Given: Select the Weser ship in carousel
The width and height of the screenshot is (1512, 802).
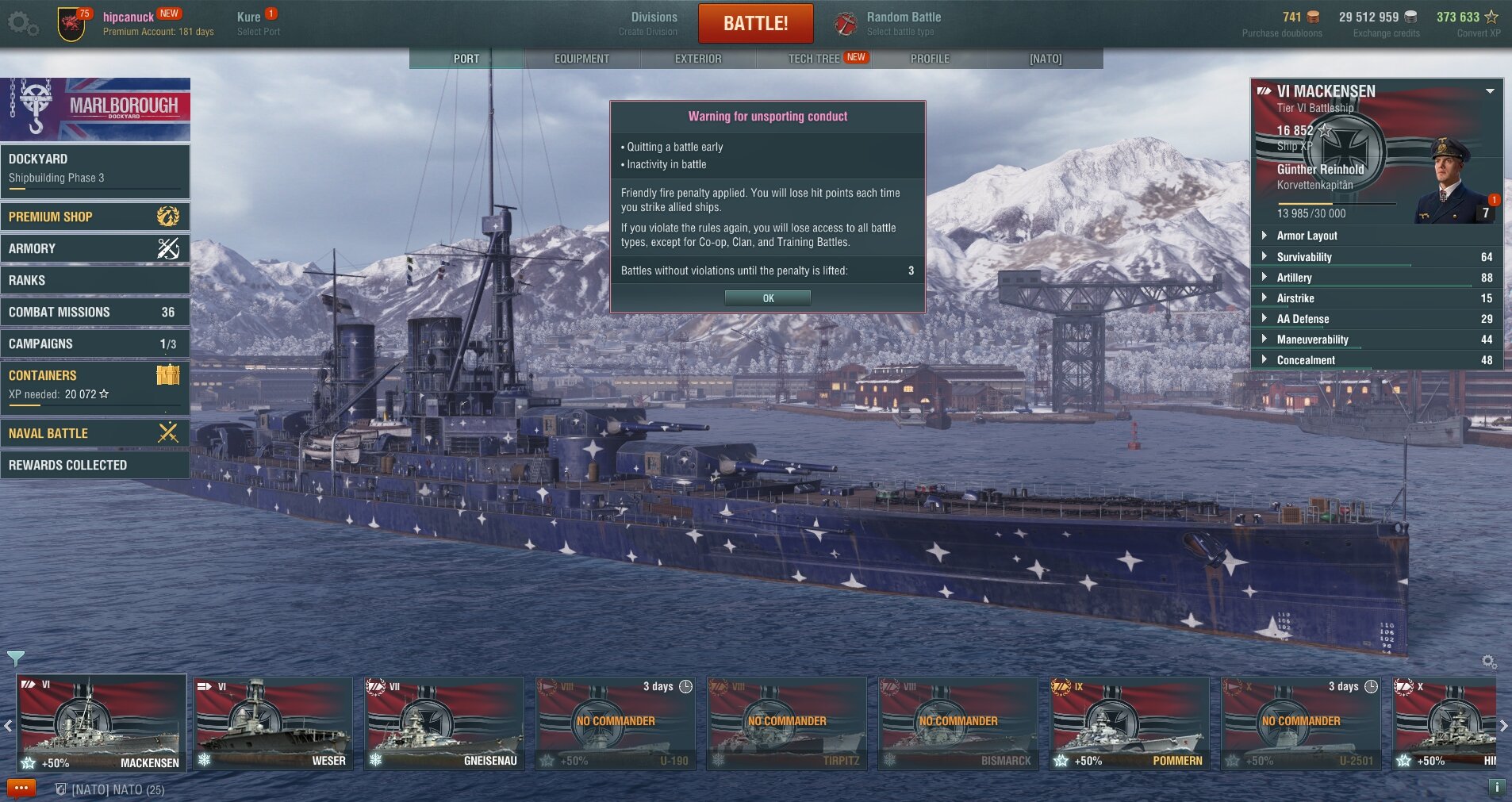Looking at the screenshot, I should coord(273,723).
